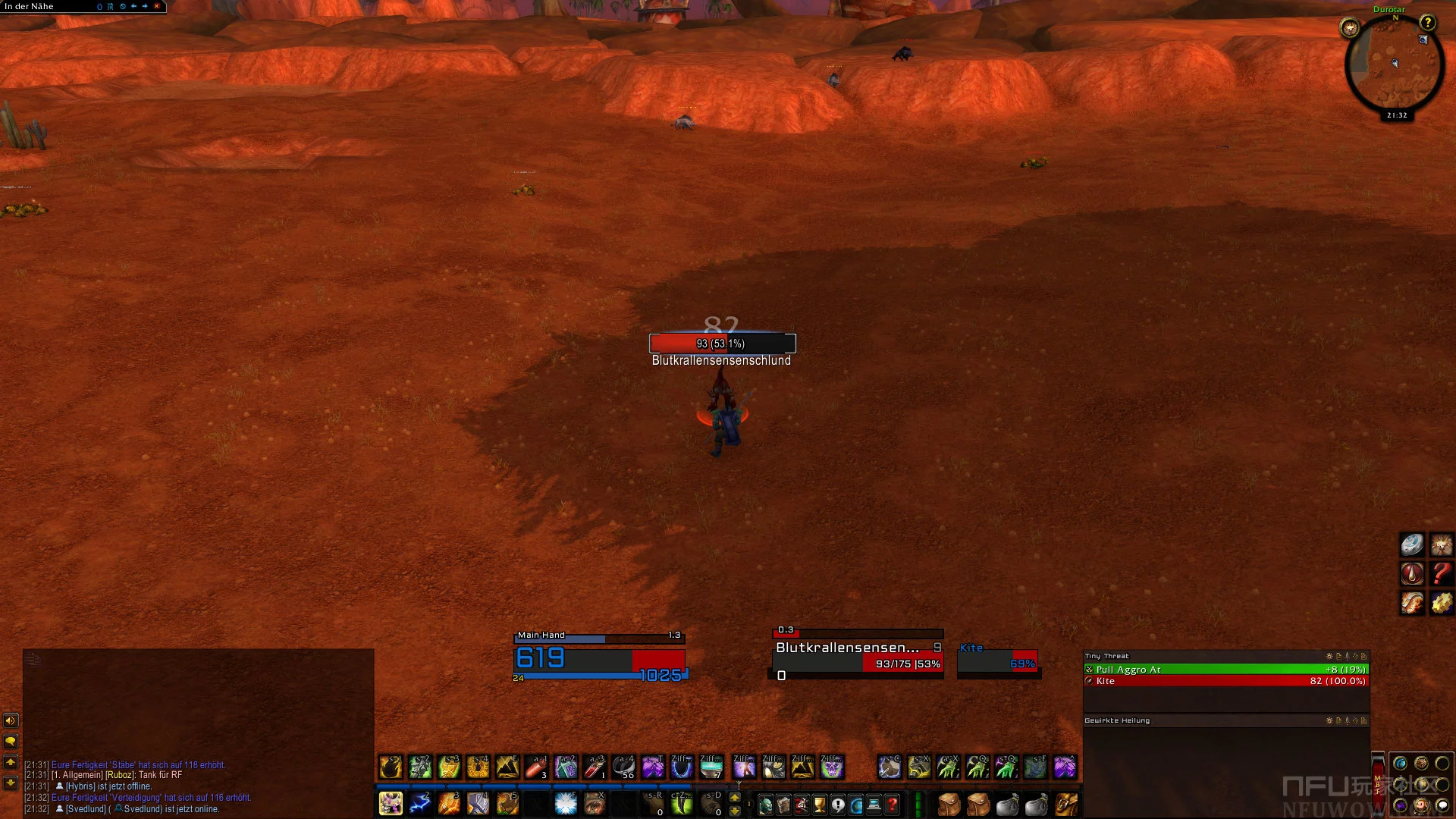Use the red potion with count 1
Viewport: 1456px width, 819px height.
tap(595, 767)
